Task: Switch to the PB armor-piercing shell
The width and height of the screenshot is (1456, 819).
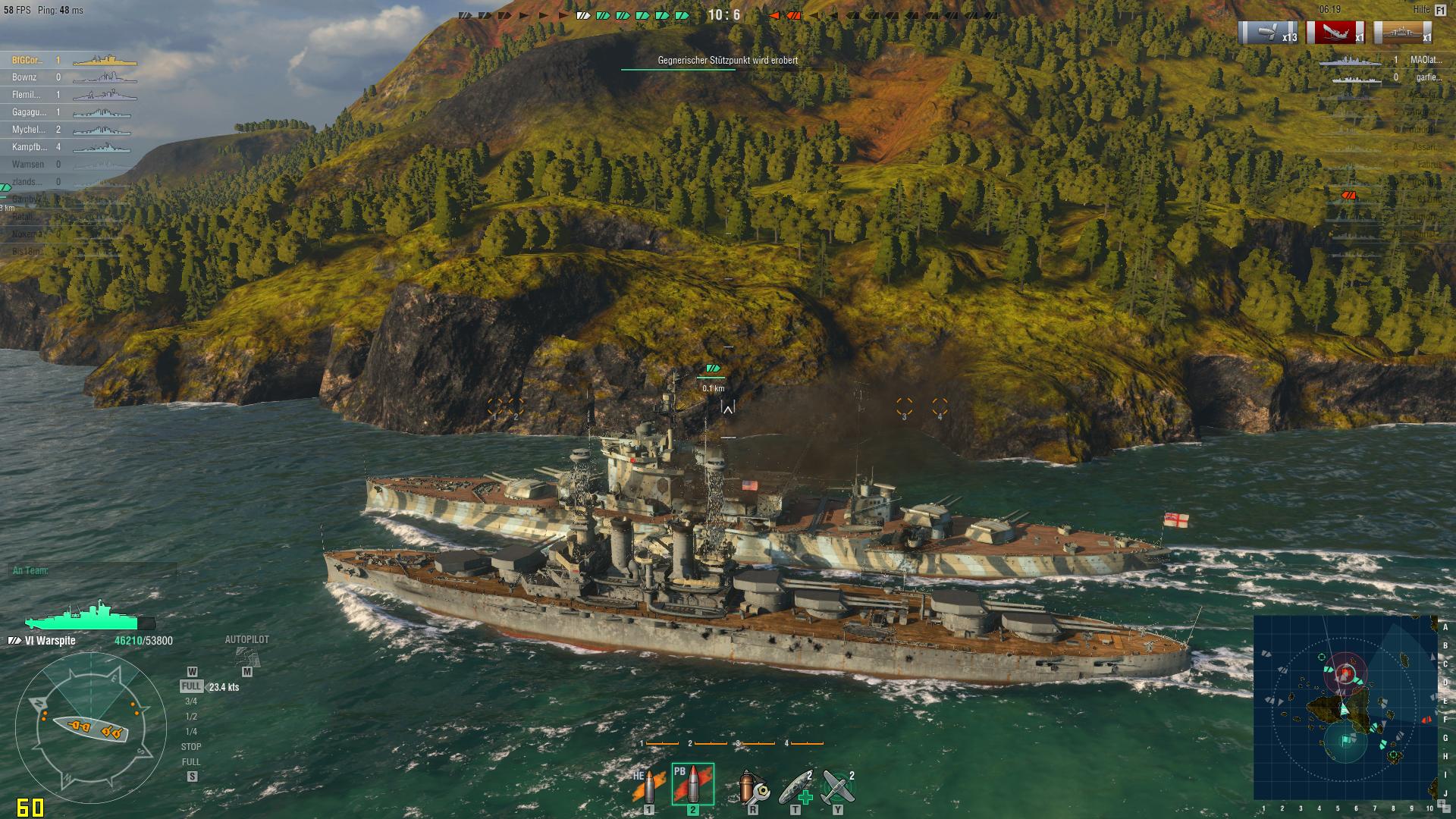Action: click(x=692, y=784)
